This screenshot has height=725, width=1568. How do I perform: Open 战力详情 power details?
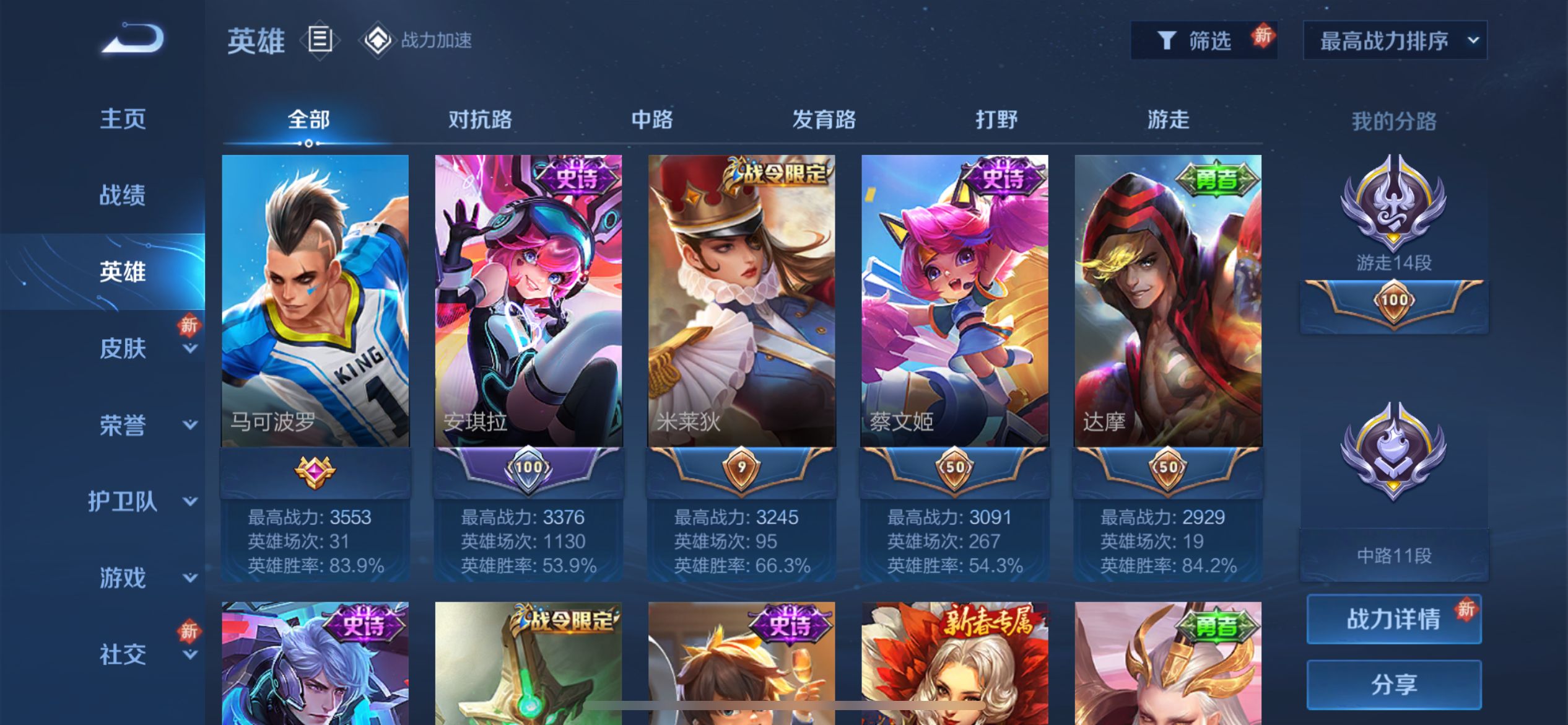1393,619
